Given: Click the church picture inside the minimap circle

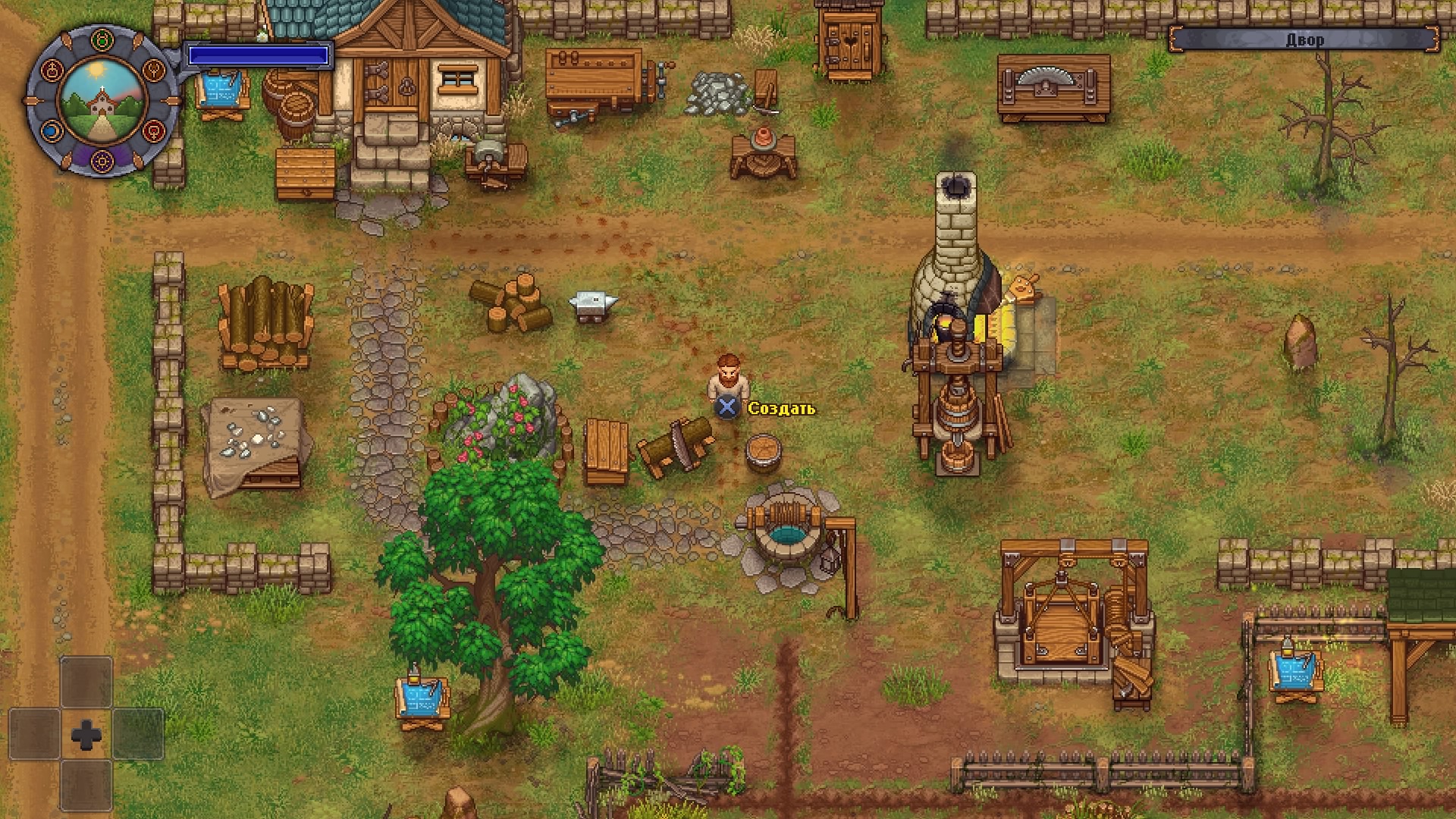Looking at the screenshot, I should coord(102,105).
